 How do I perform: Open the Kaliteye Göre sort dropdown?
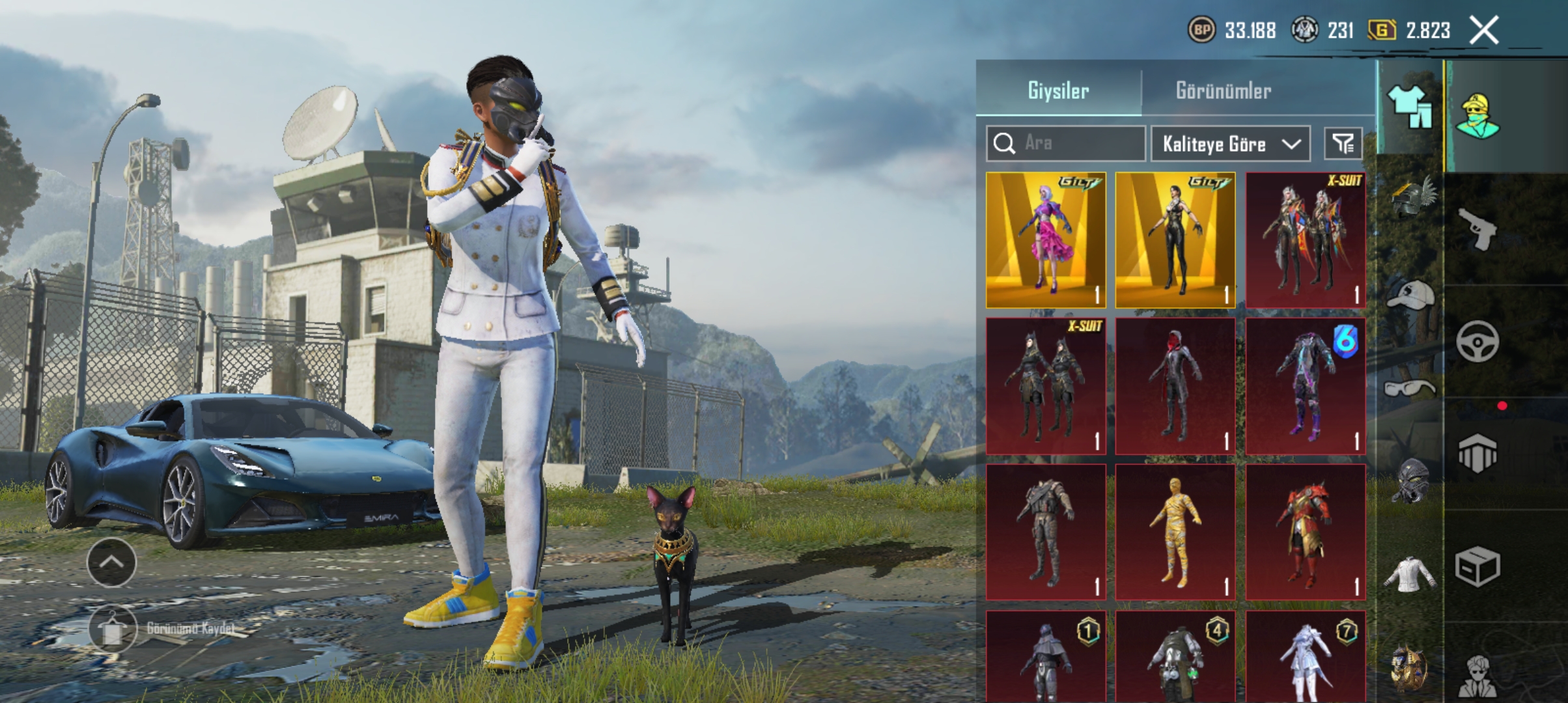pyautogui.click(x=1230, y=143)
